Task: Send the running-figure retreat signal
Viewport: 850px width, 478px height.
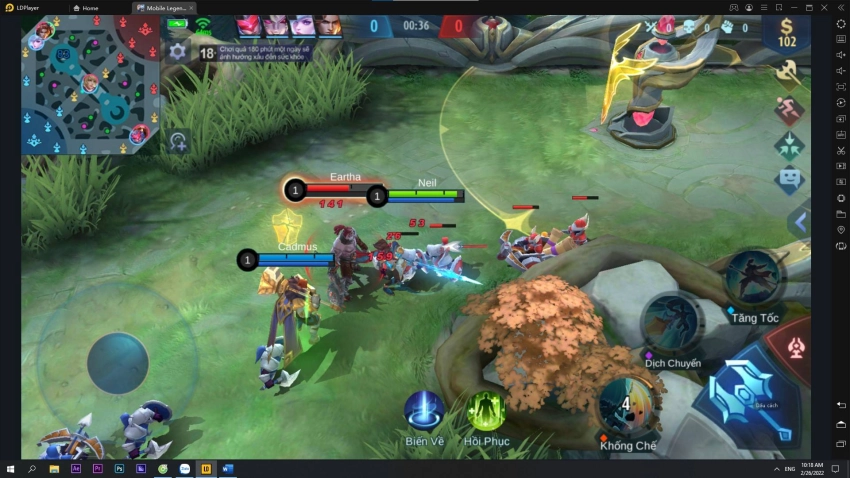Action: tap(789, 109)
